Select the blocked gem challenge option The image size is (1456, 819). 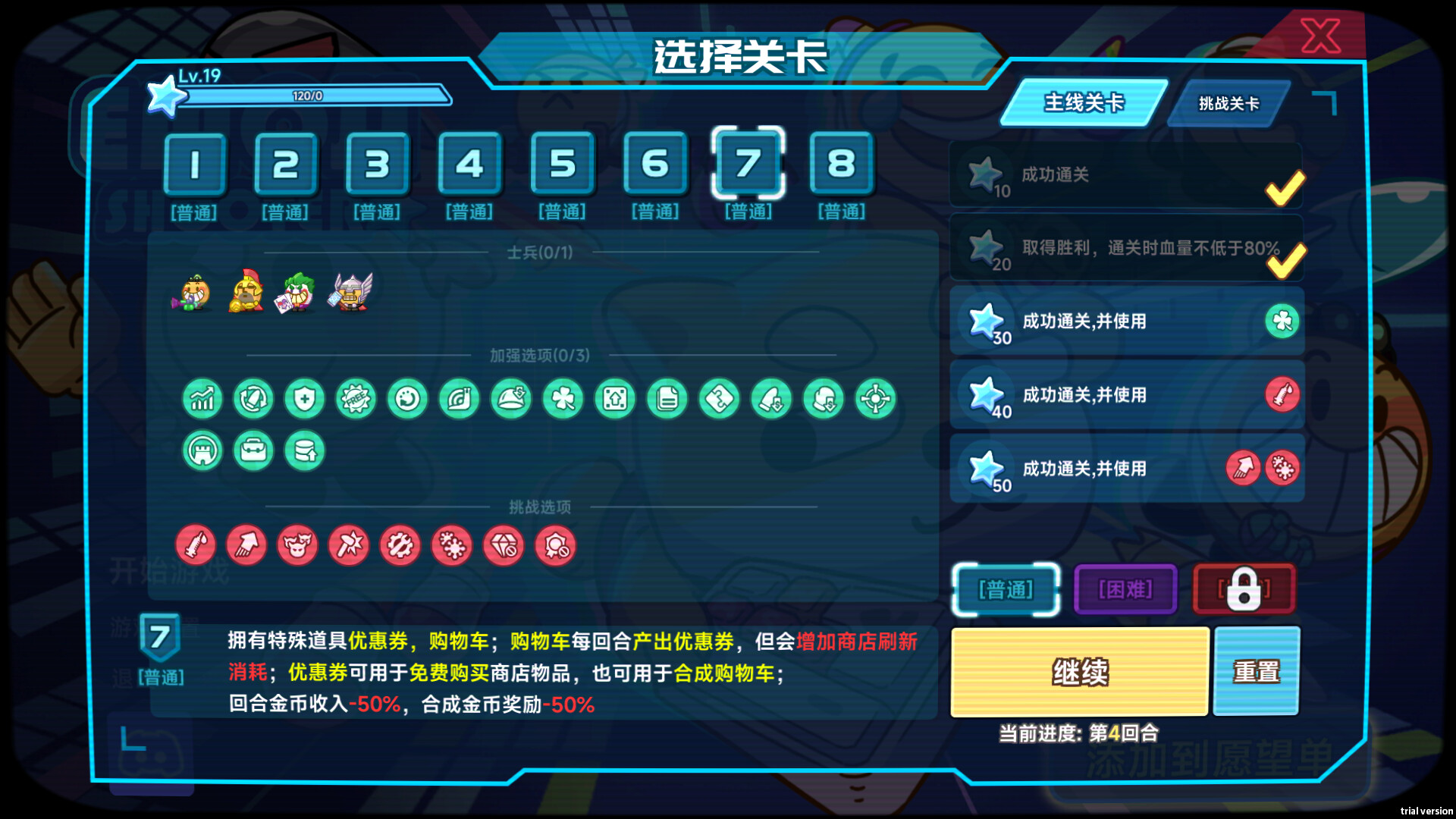pyautogui.click(x=502, y=545)
